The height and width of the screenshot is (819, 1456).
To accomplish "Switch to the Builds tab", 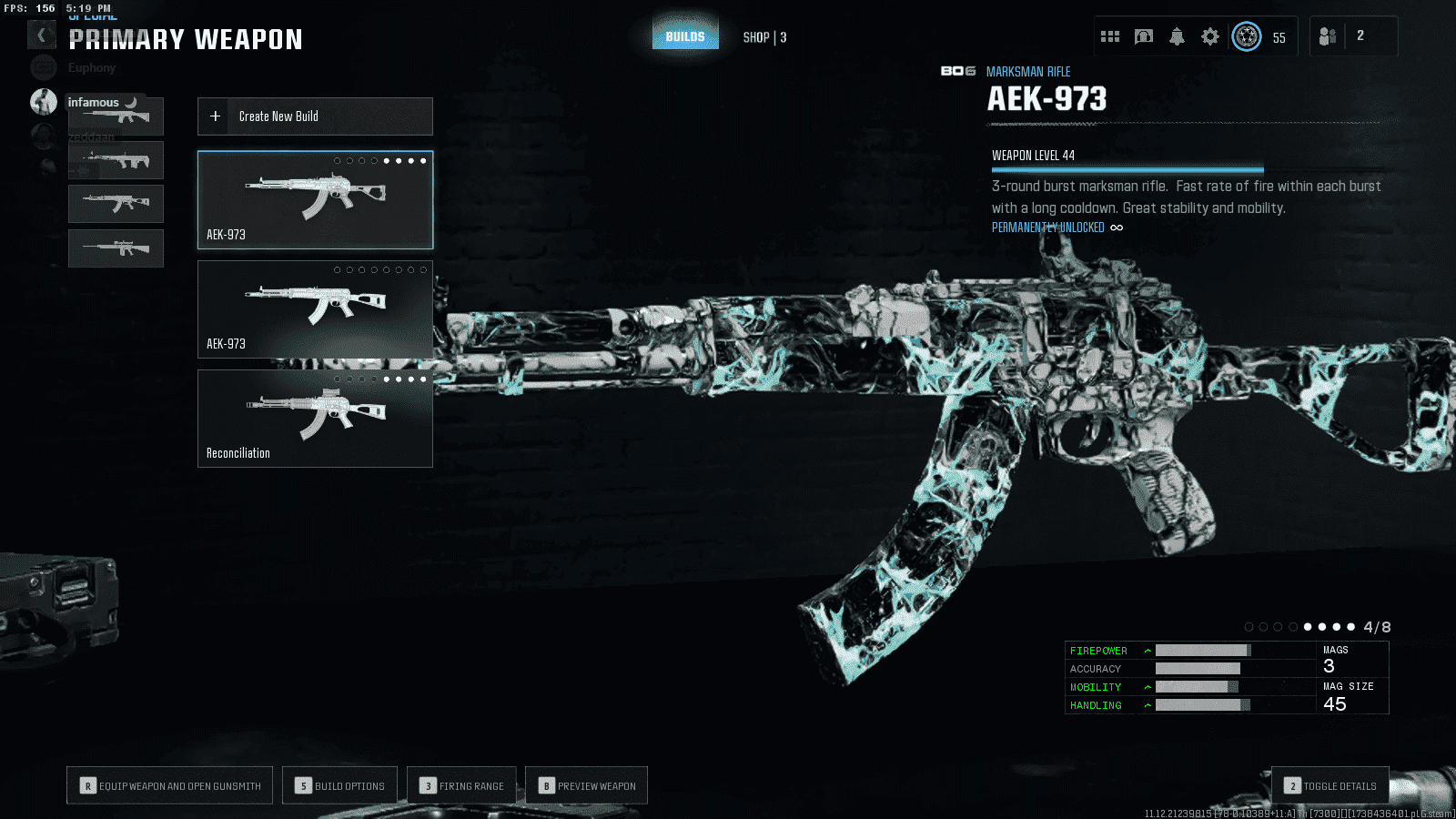I will click(x=685, y=37).
